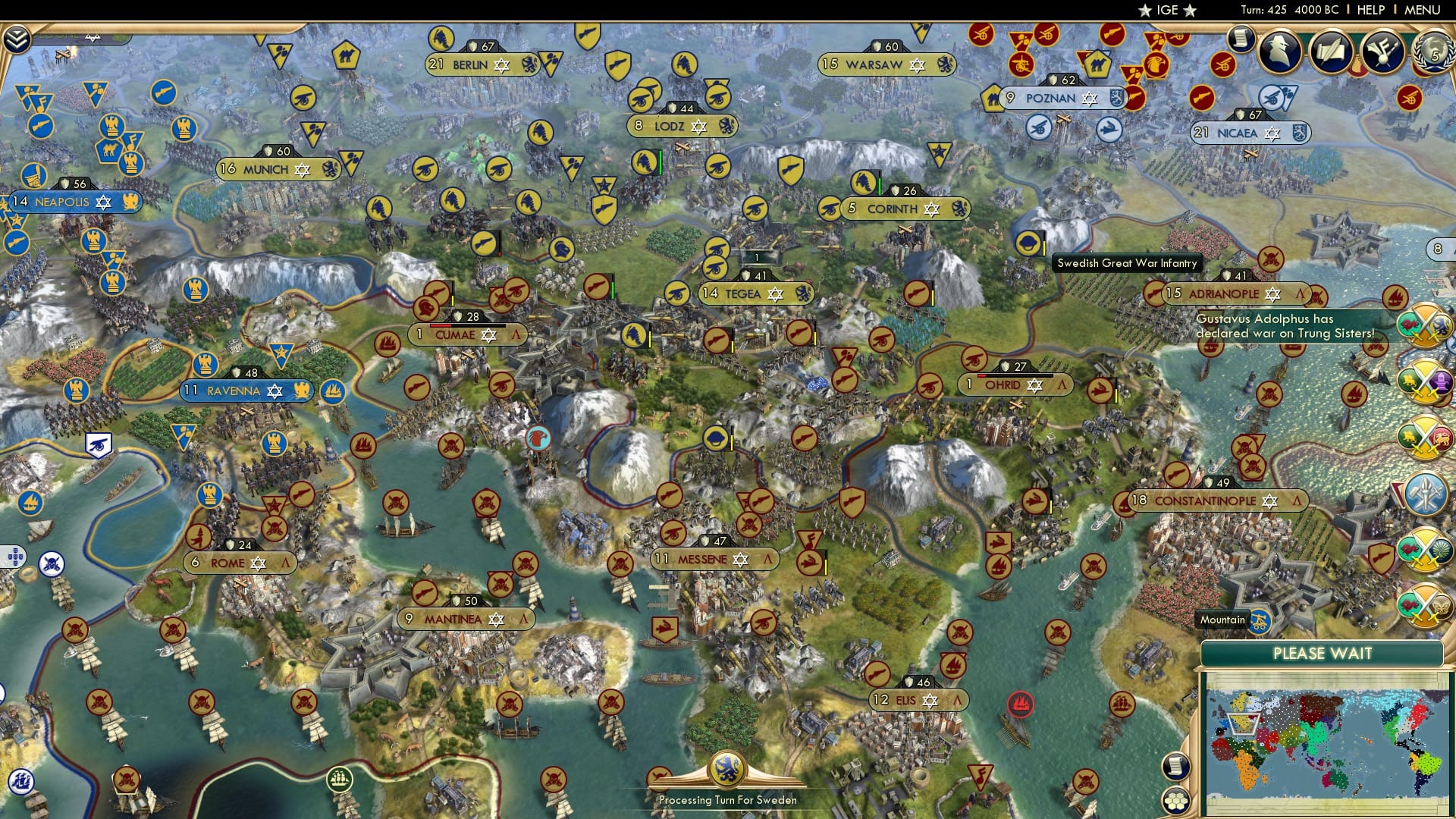Open the Culture overview icon

coord(1382,50)
